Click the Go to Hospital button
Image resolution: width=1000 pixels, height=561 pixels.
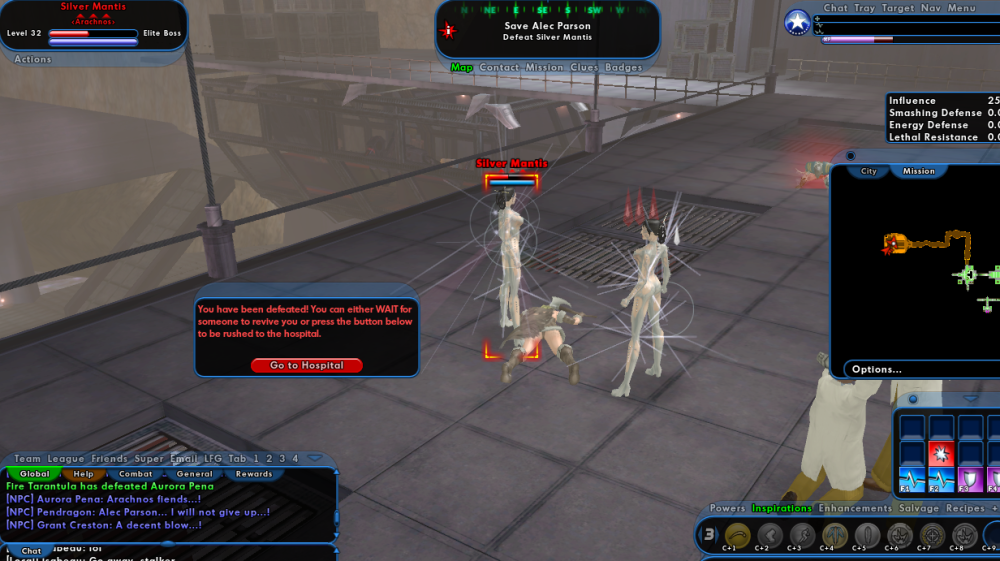(x=306, y=366)
